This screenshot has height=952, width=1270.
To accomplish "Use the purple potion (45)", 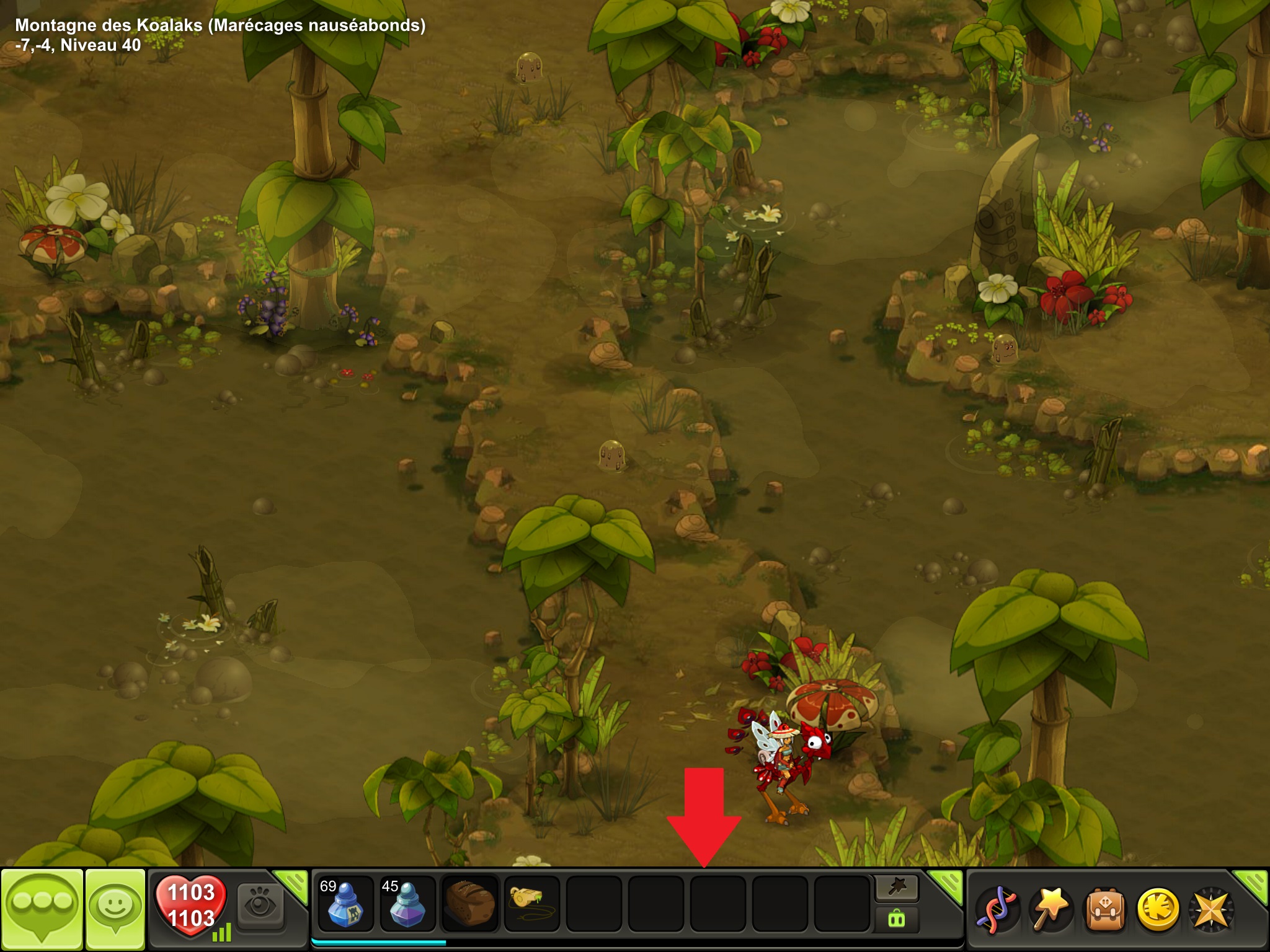I will [407, 904].
